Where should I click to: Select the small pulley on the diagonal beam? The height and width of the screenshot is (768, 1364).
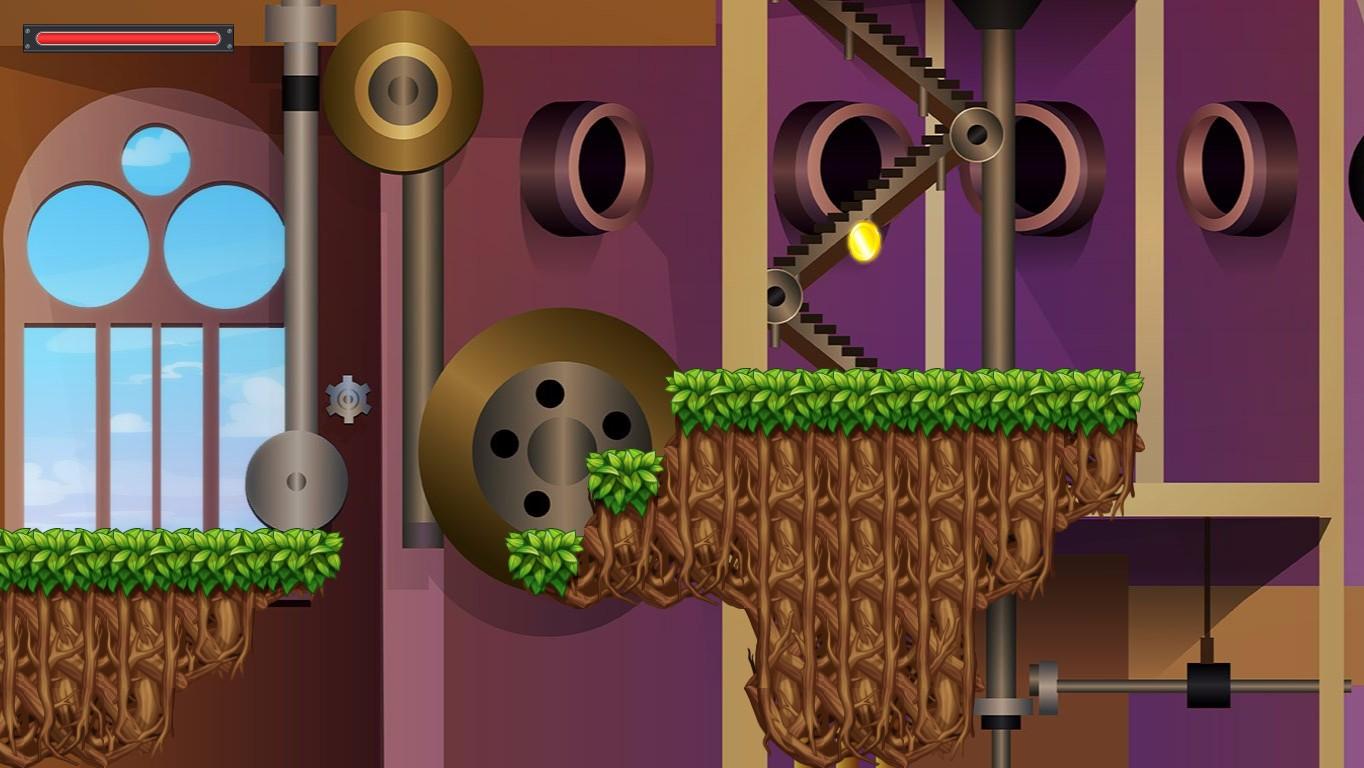[977, 135]
